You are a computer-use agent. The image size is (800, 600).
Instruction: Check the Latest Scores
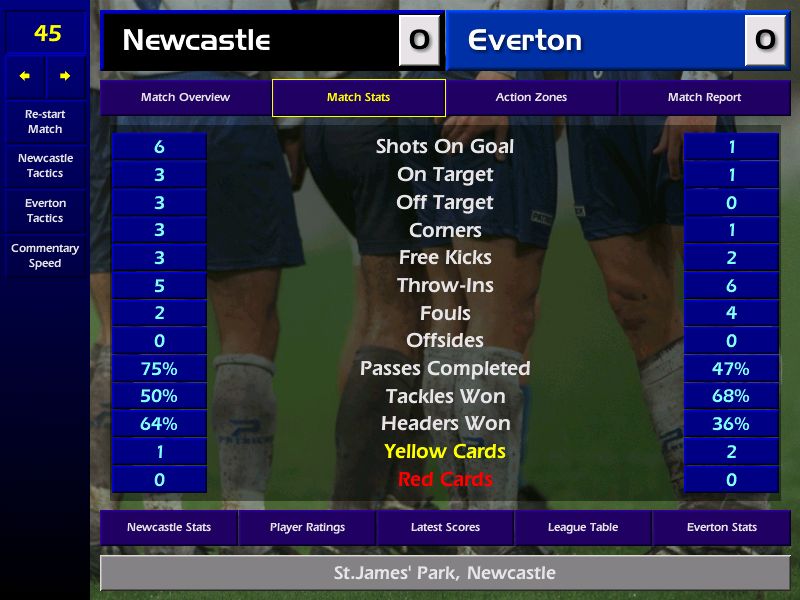click(x=445, y=528)
